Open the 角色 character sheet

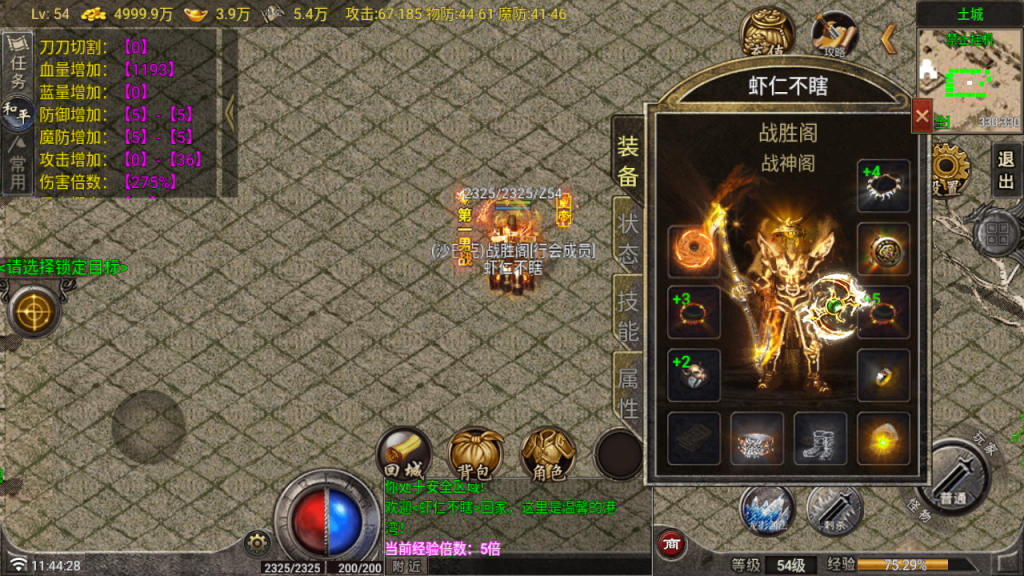pos(547,456)
